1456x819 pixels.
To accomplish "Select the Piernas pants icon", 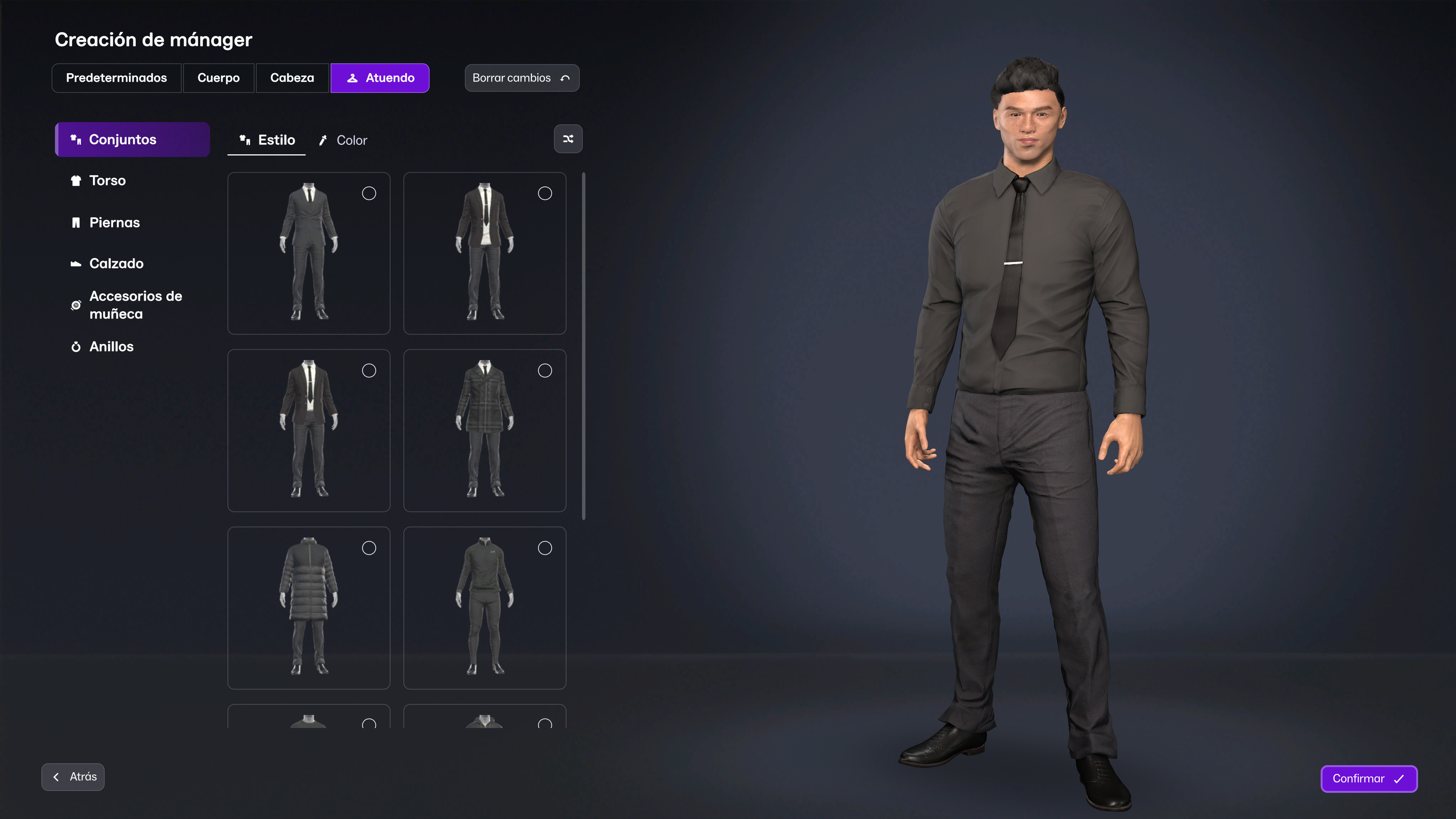I will pyautogui.click(x=76, y=222).
